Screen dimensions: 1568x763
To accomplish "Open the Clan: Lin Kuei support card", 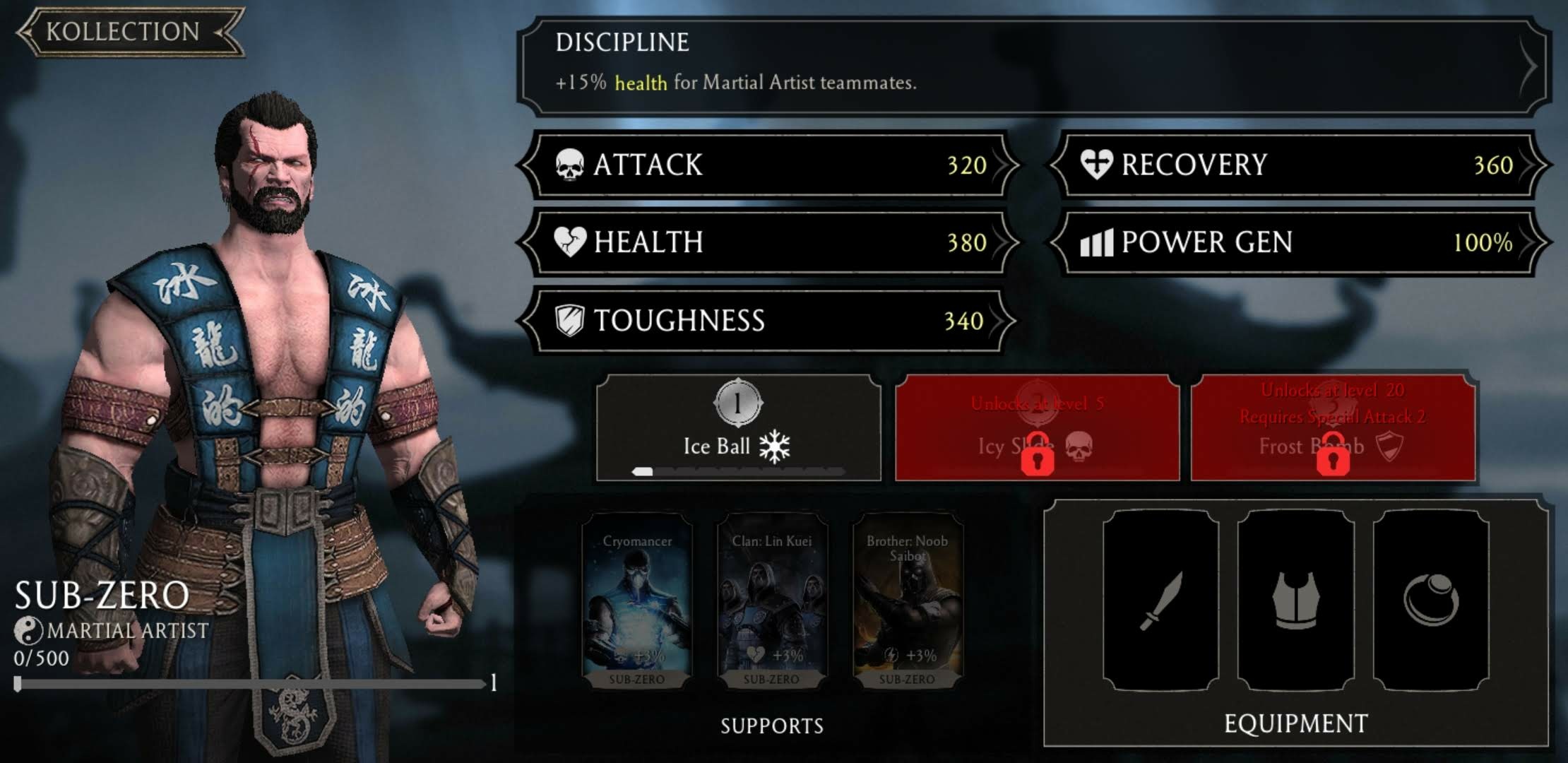I will (771, 601).
